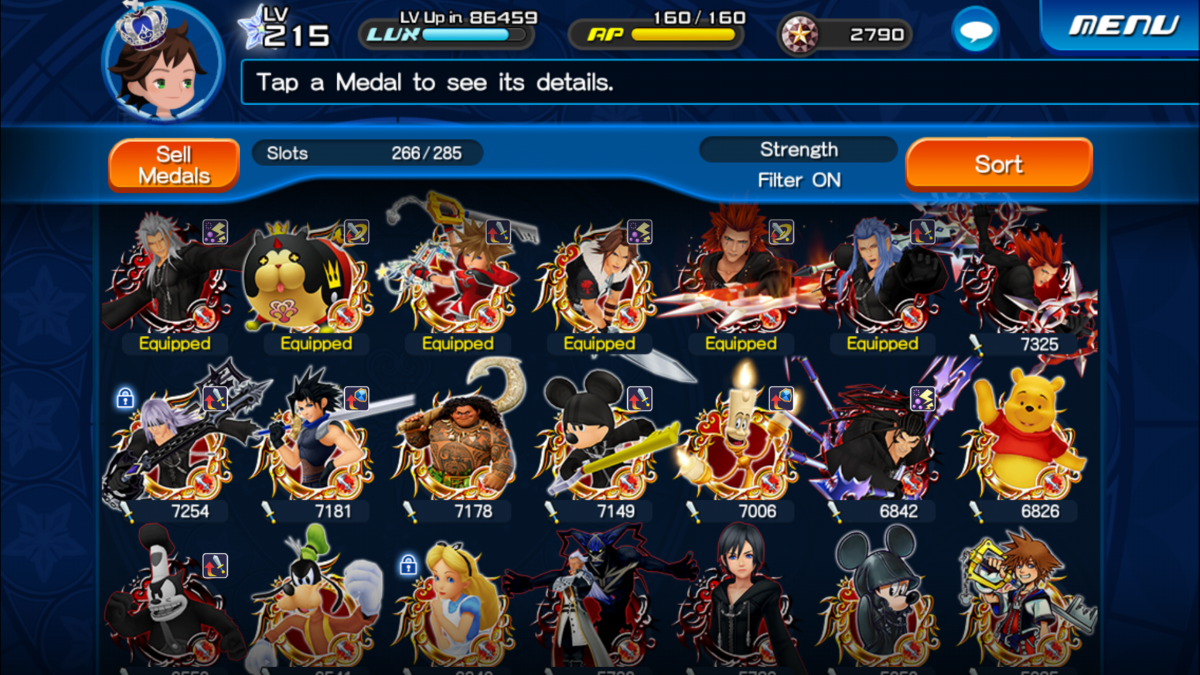1200x675 pixels.
Task: Open the Sort options
Action: 998,164
